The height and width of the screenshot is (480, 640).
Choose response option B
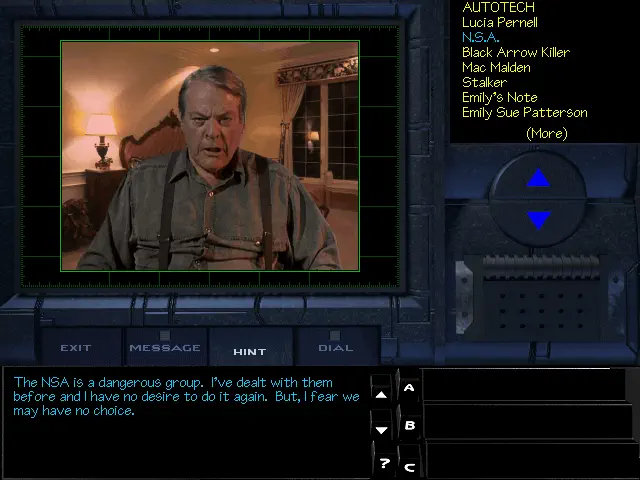(x=409, y=425)
